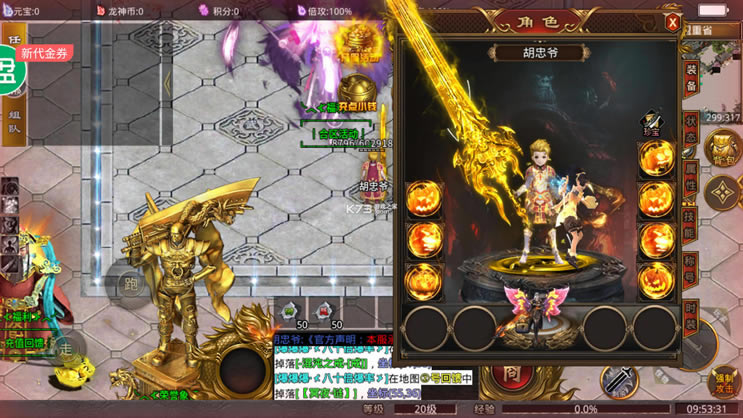Switch to the 属性 attributes tab
The width and height of the screenshot is (743, 418).
691,178
